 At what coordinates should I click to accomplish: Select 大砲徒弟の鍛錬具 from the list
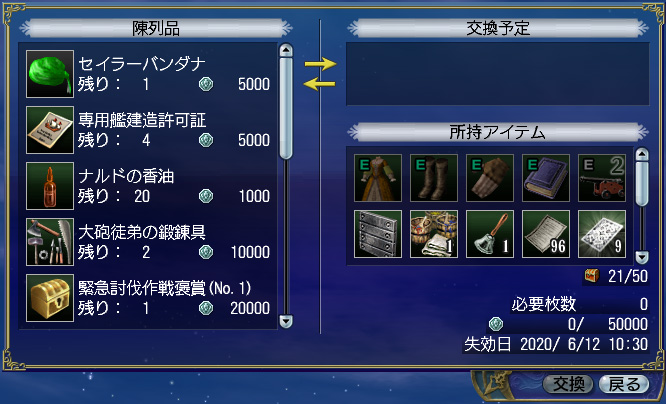point(150,242)
